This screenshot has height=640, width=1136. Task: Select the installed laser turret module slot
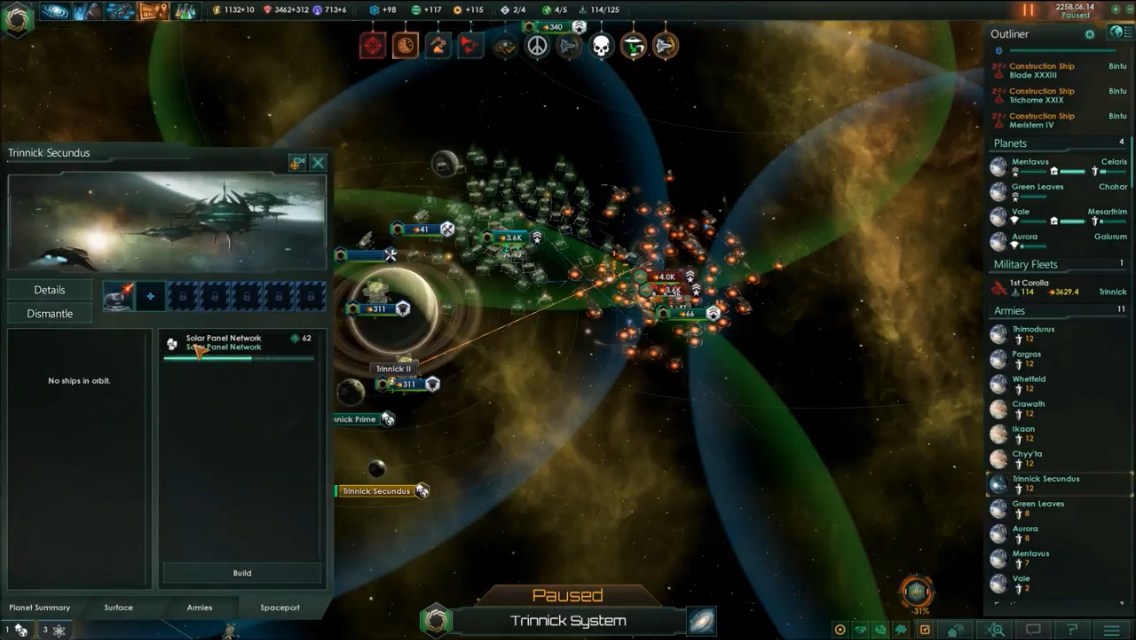point(119,296)
